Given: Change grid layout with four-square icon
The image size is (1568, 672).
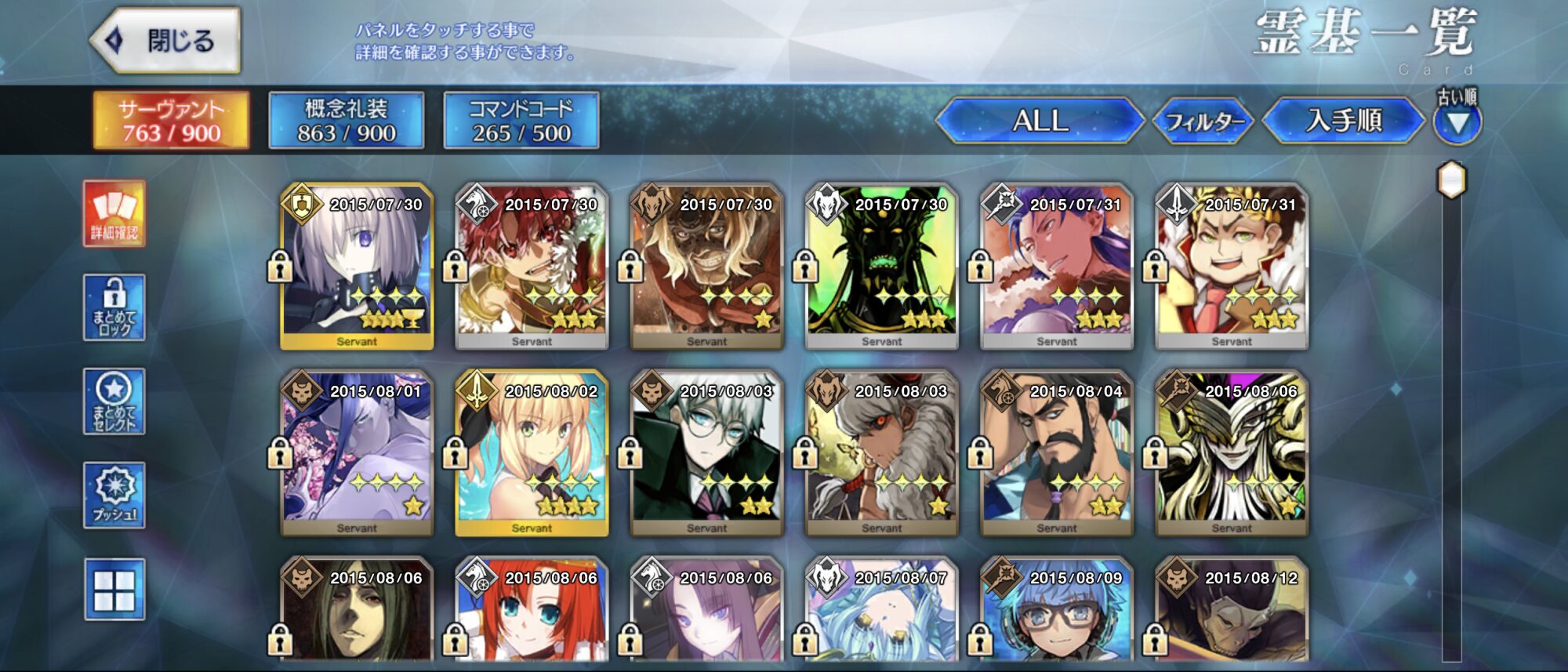Looking at the screenshot, I should 114,590.
